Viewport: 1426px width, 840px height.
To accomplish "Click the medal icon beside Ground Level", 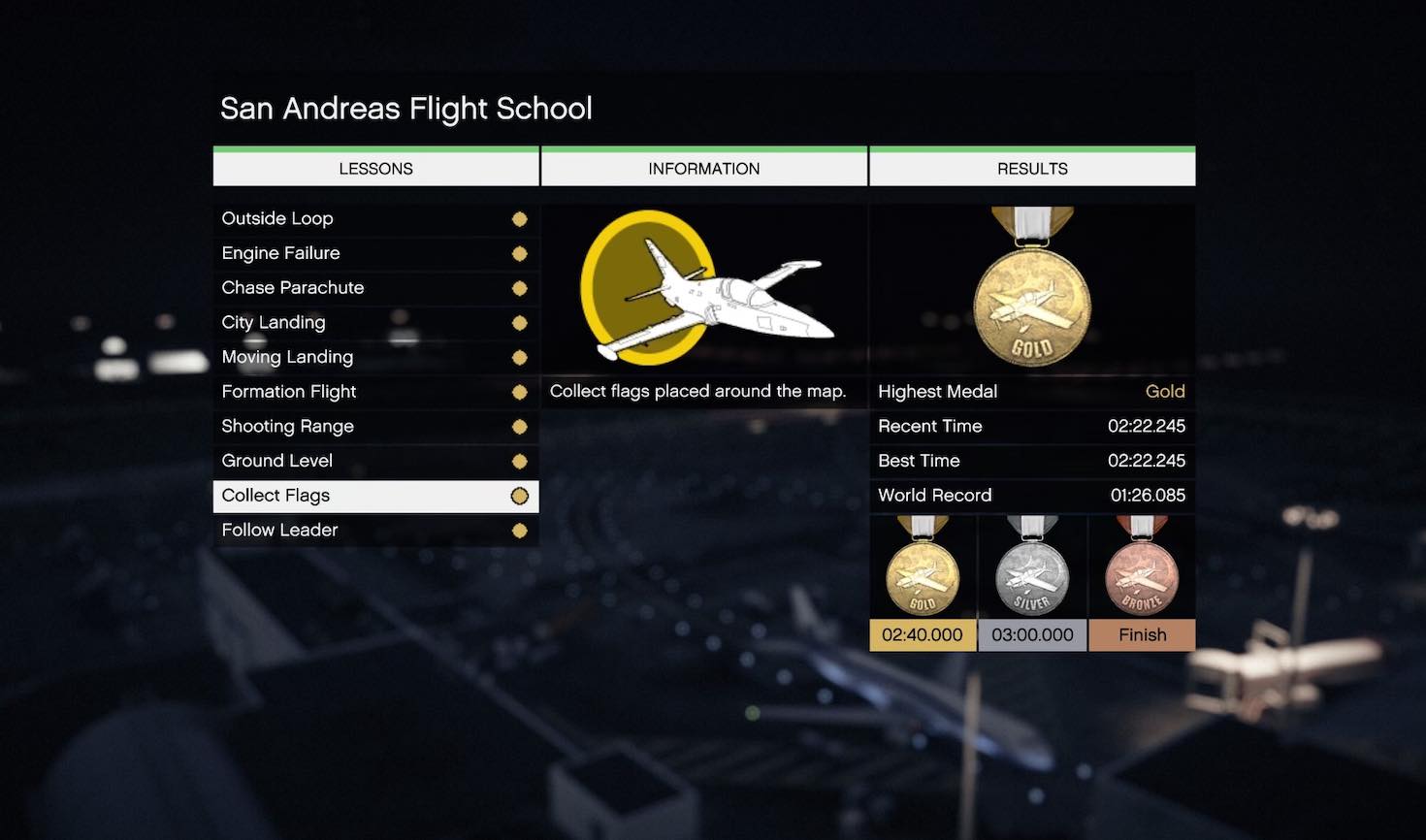I will pyautogui.click(x=520, y=461).
